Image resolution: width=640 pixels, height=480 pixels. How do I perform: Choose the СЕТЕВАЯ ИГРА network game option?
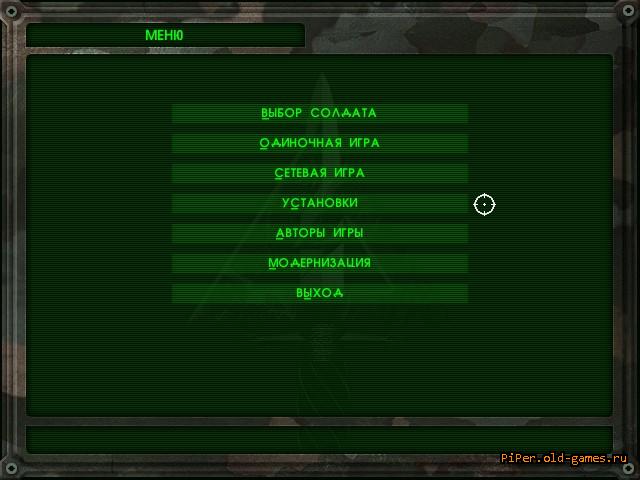point(319,173)
